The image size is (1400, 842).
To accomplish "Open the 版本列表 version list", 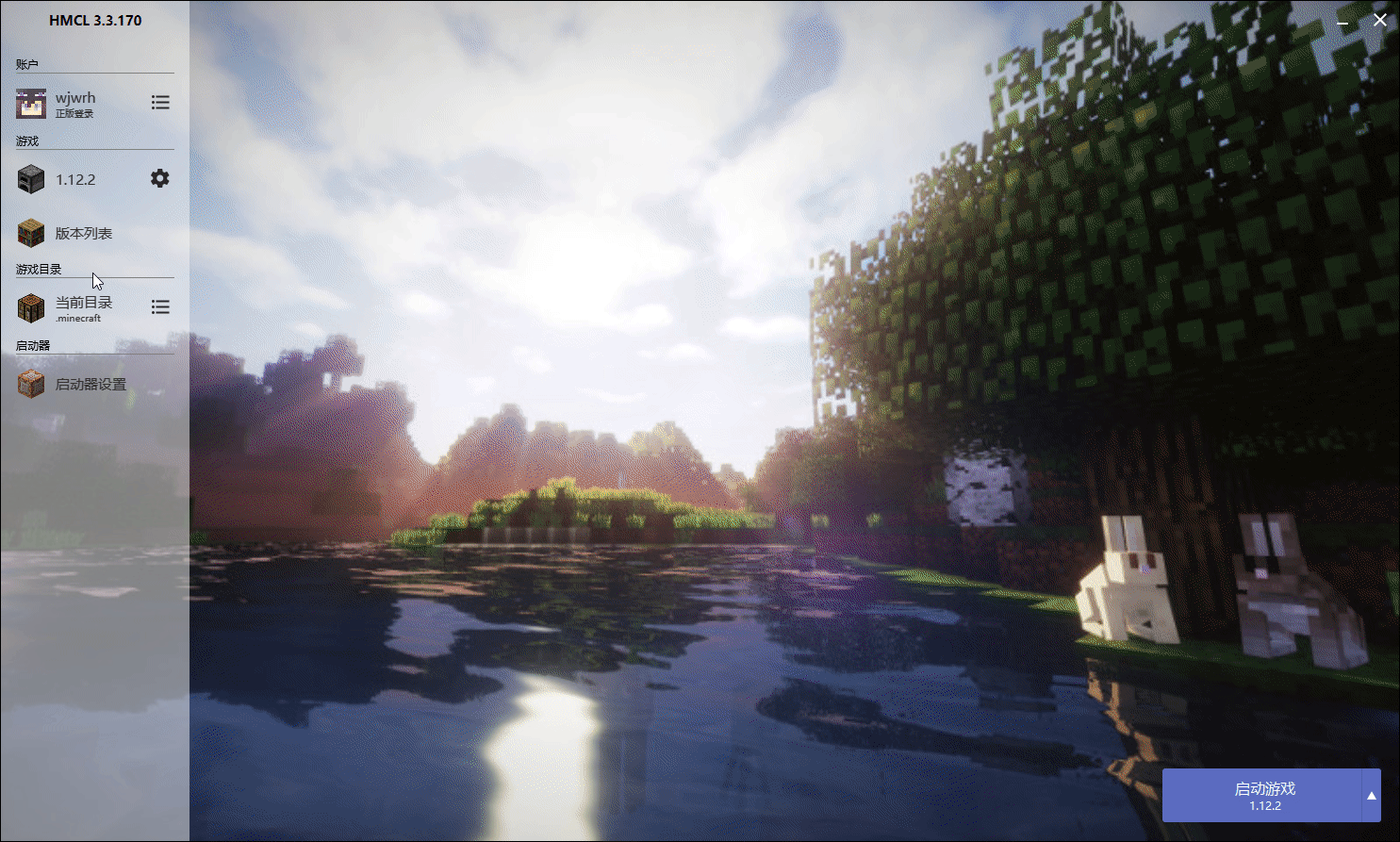I will pyautogui.click(x=83, y=233).
